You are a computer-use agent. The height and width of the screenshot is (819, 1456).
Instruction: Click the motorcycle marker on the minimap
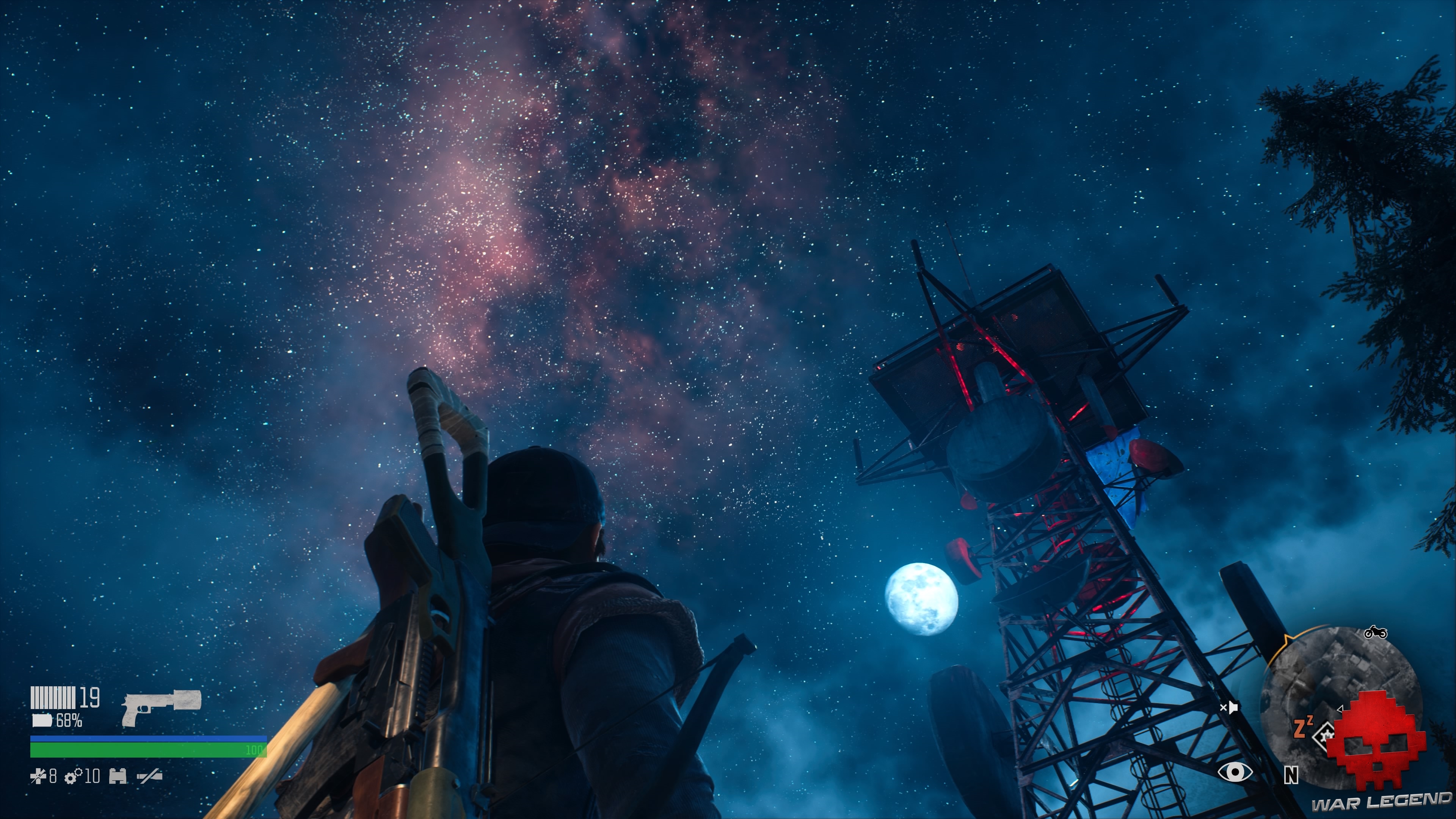pos(1375,632)
